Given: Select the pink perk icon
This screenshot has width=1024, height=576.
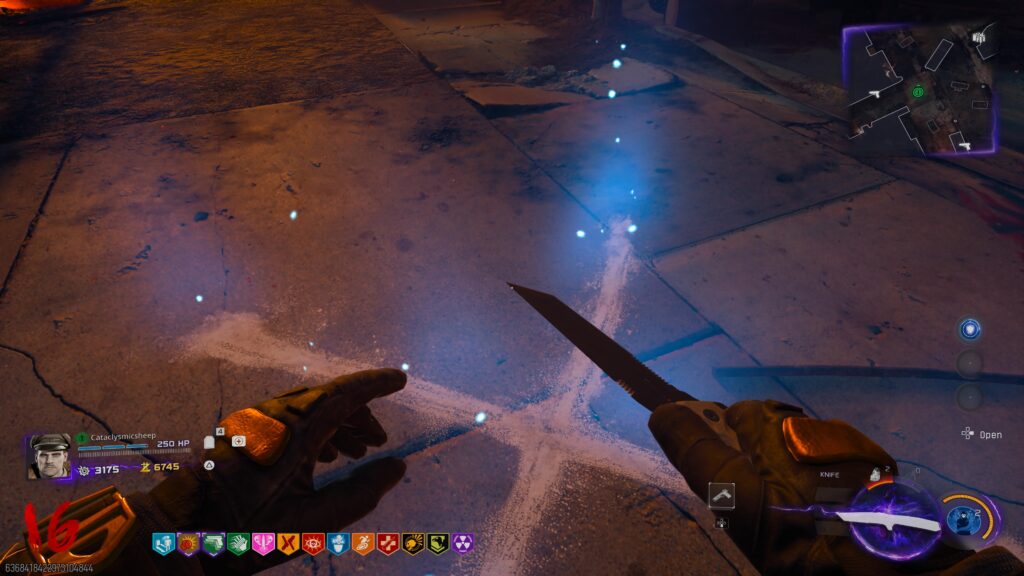Looking at the screenshot, I should [263, 544].
